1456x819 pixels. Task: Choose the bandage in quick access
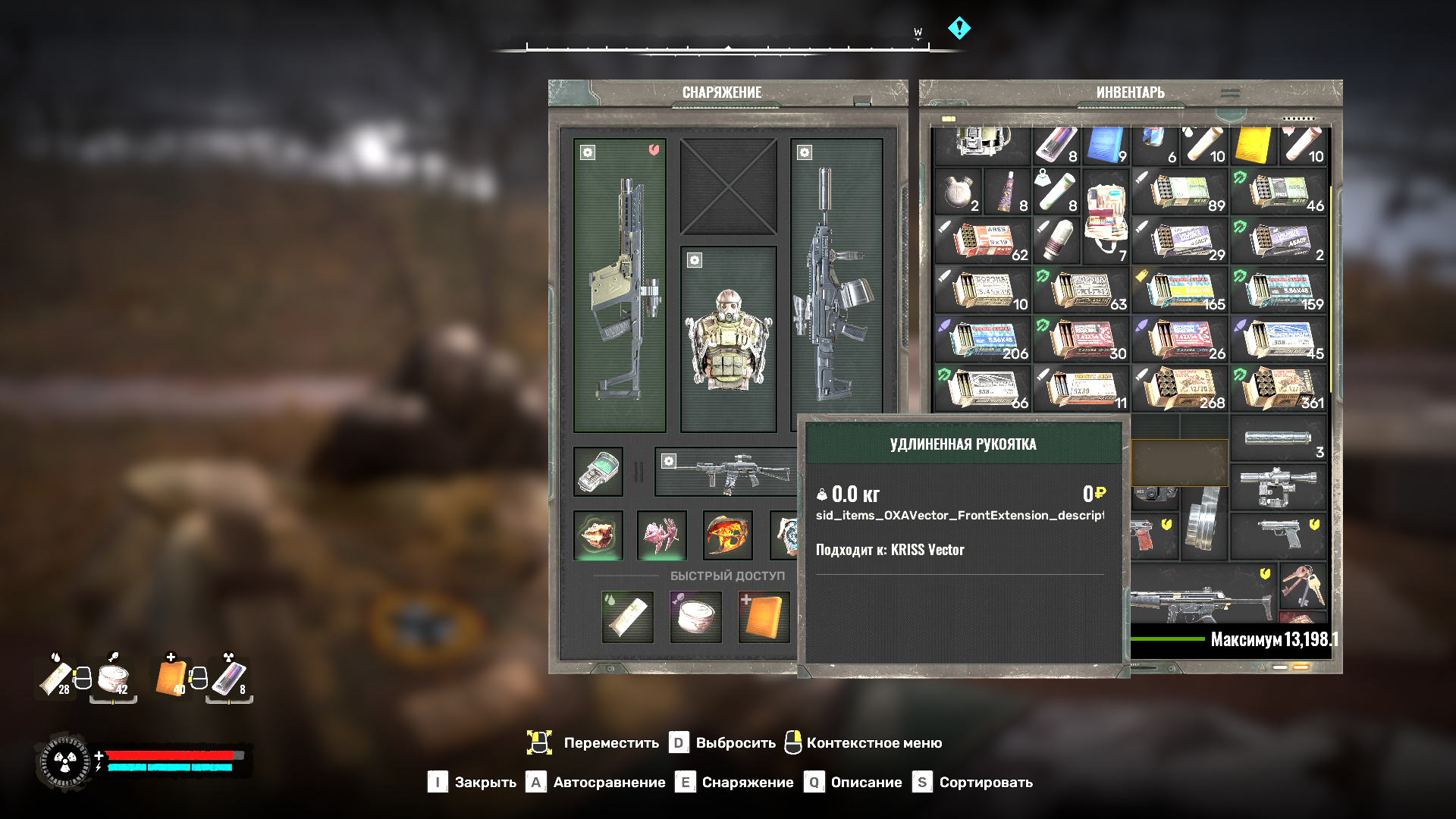pos(627,617)
